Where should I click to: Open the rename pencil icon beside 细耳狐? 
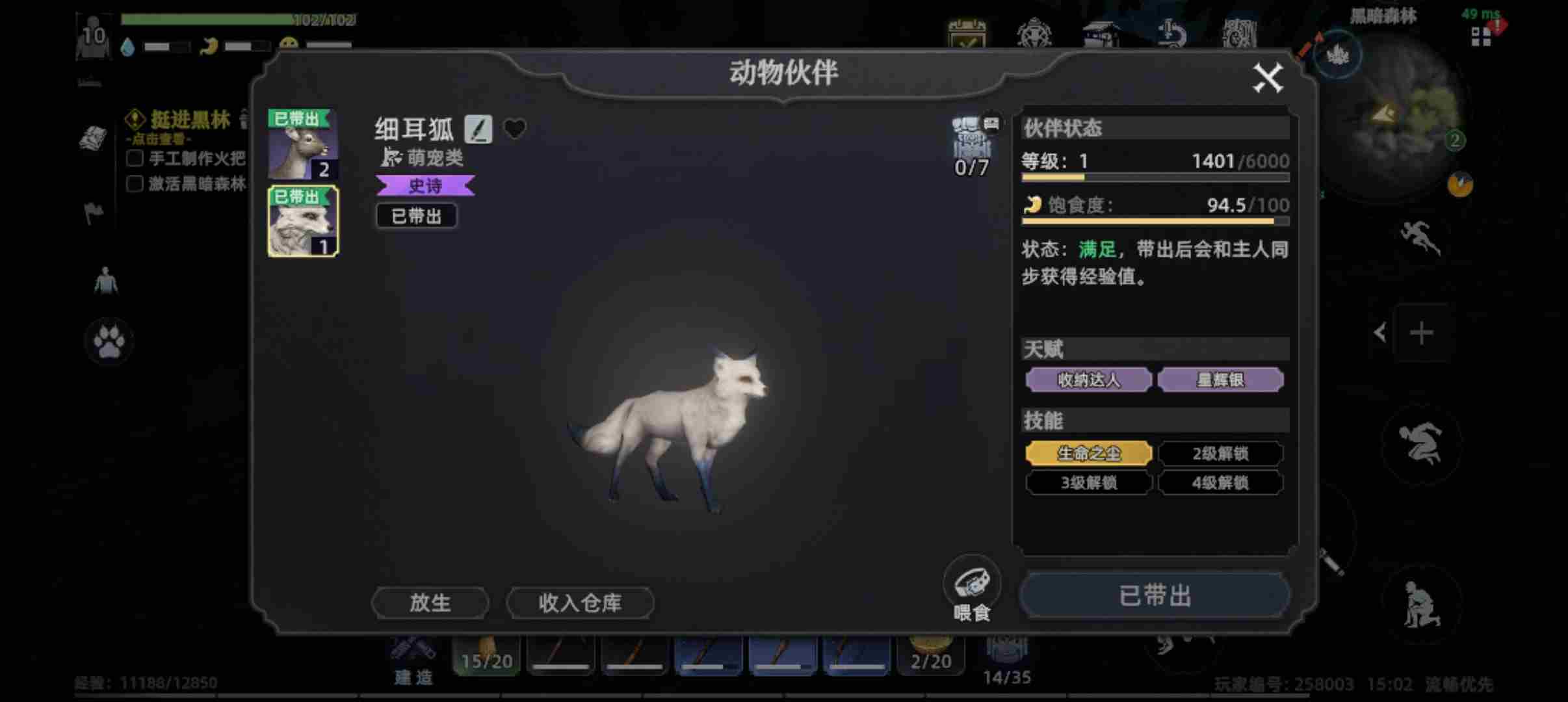[x=479, y=129]
